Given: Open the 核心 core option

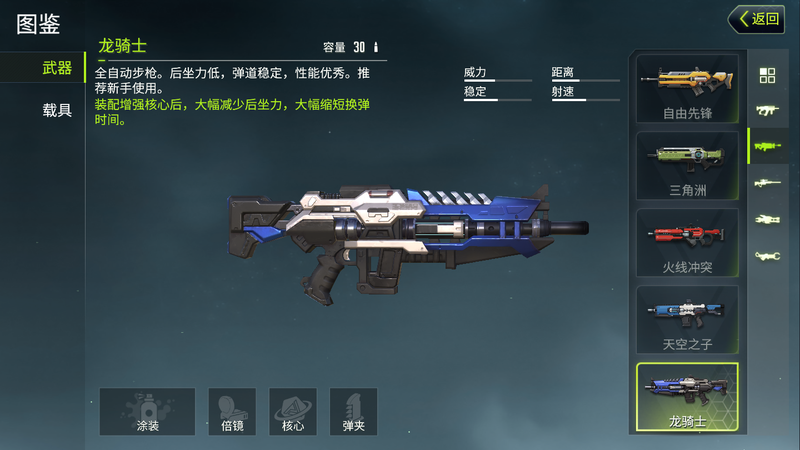Looking at the screenshot, I should point(293,411).
